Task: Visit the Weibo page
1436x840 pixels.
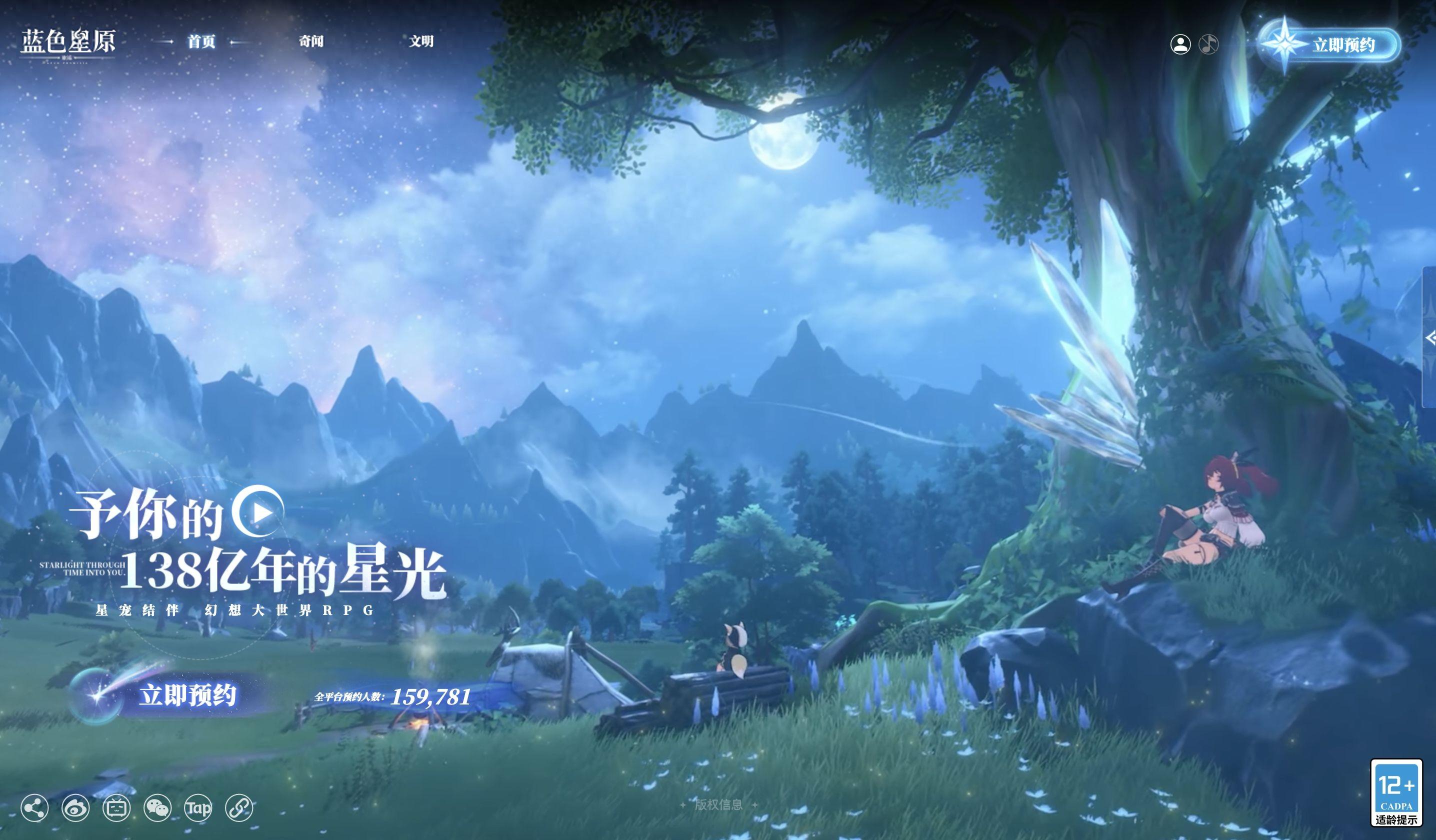Action: click(x=76, y=808)
